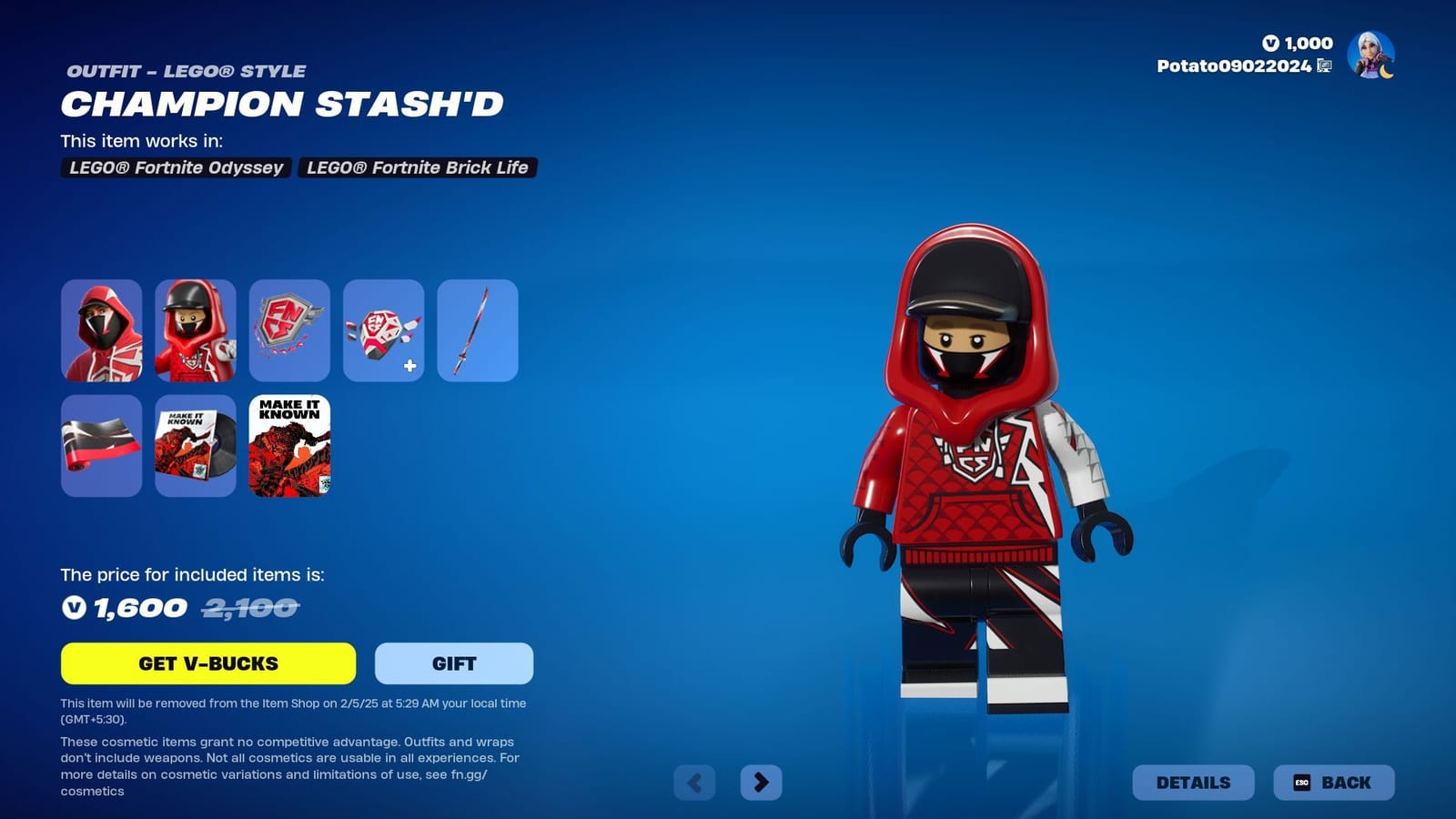This screenshot has width=1456, height=819.
Task: Click the V-Bucks balance indicator
Action: (1299, 43)
